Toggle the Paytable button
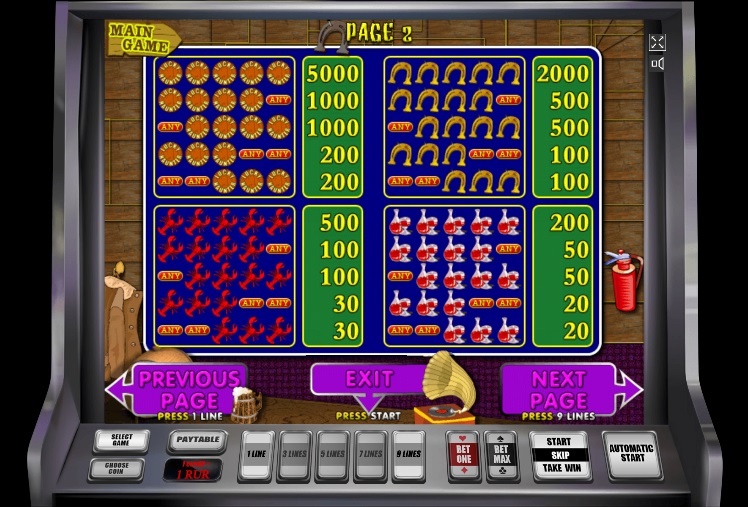This screenshot has width=748, height=507. pos(196,440)
